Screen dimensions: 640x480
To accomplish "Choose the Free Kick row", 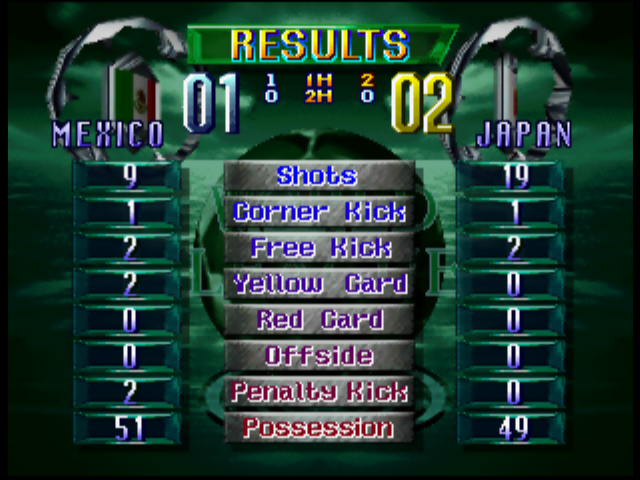I will (x=318, y=248).
